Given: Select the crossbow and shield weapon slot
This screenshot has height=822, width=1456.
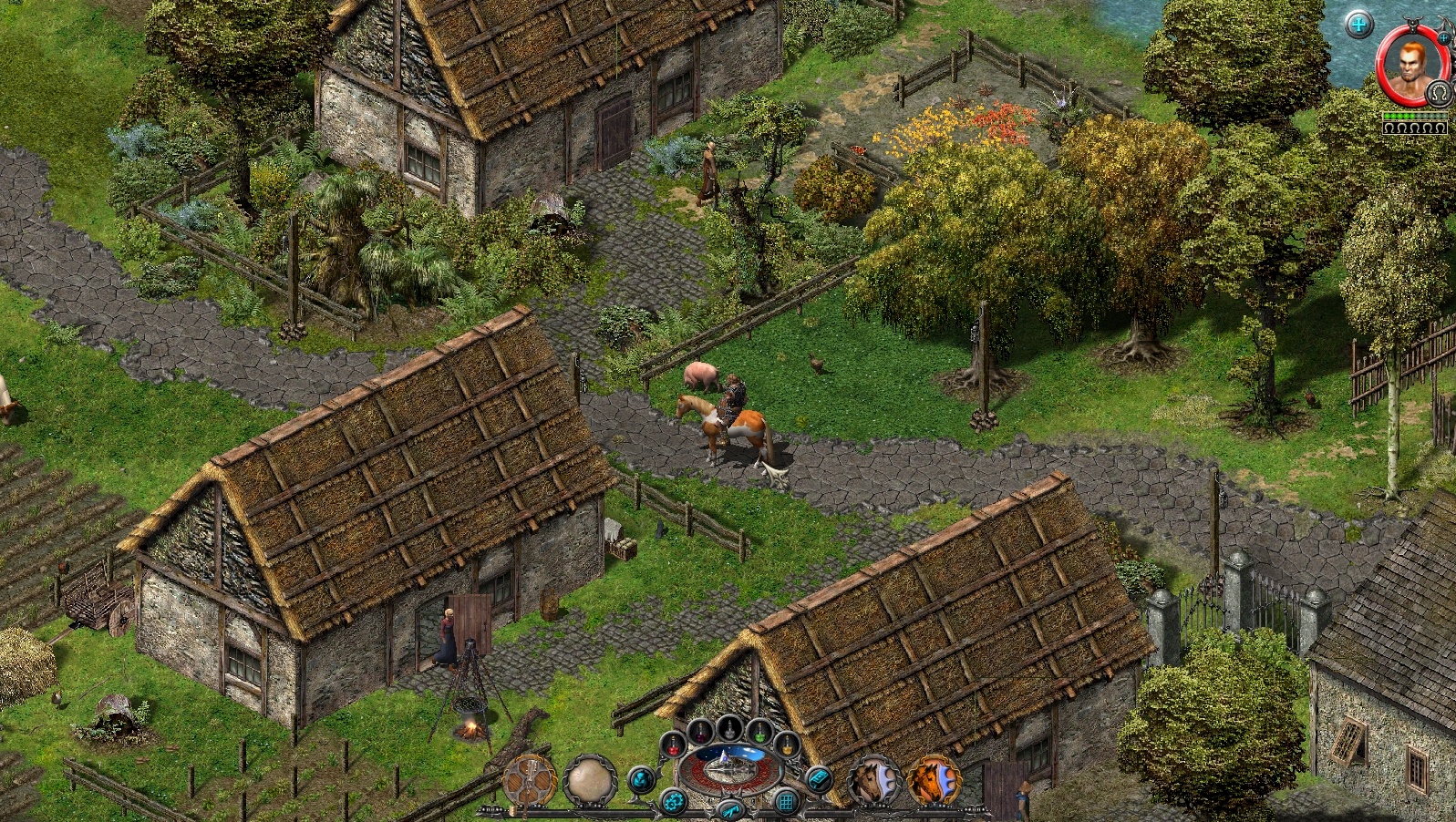Looking at the screenshot, I should click(530, 782).
